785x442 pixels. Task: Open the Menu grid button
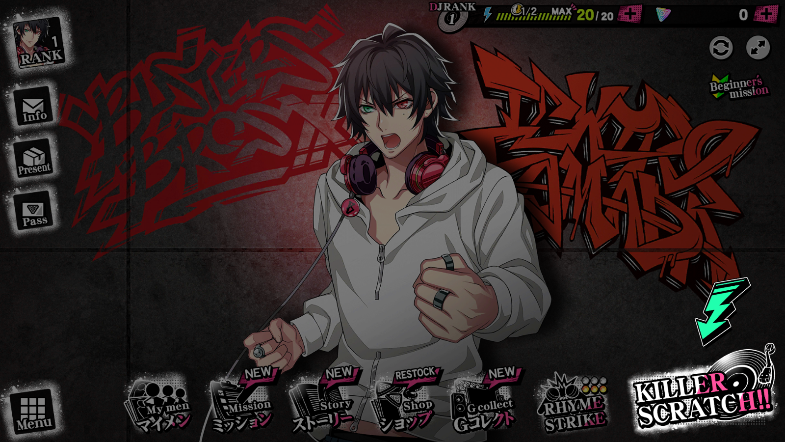pyautogui.click(x=34, y=411)
